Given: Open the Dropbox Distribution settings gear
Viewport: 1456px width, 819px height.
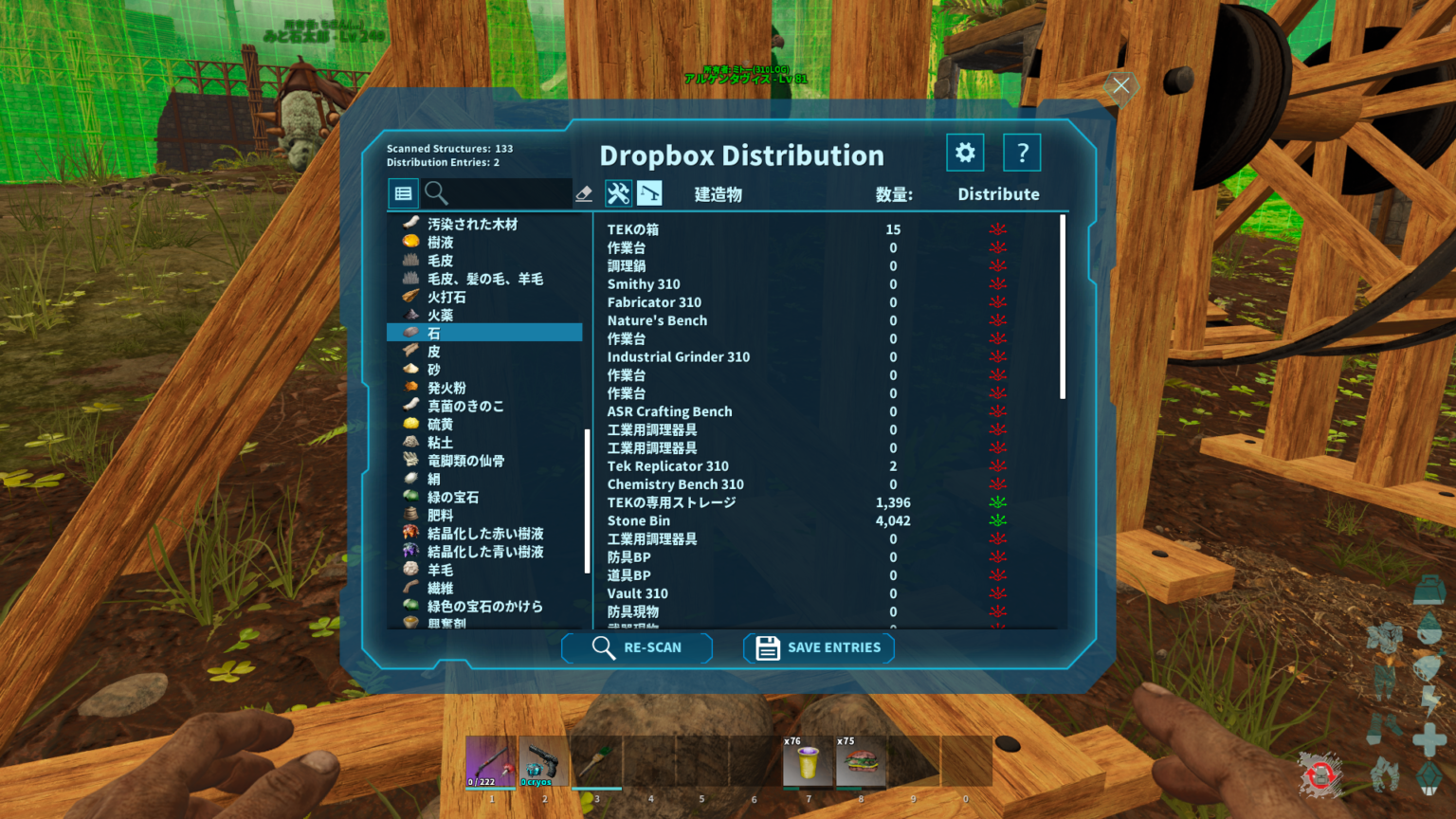Looking at the screenshot, I should (x=965, y=152).
